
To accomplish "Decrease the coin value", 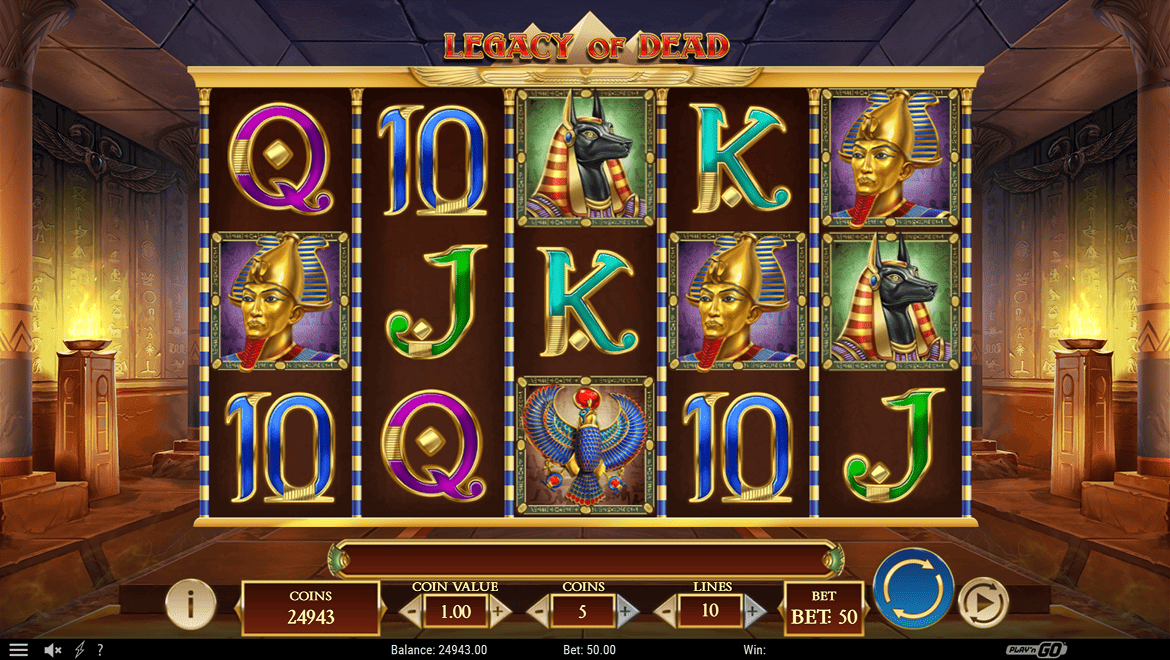I will click(410, 610).
